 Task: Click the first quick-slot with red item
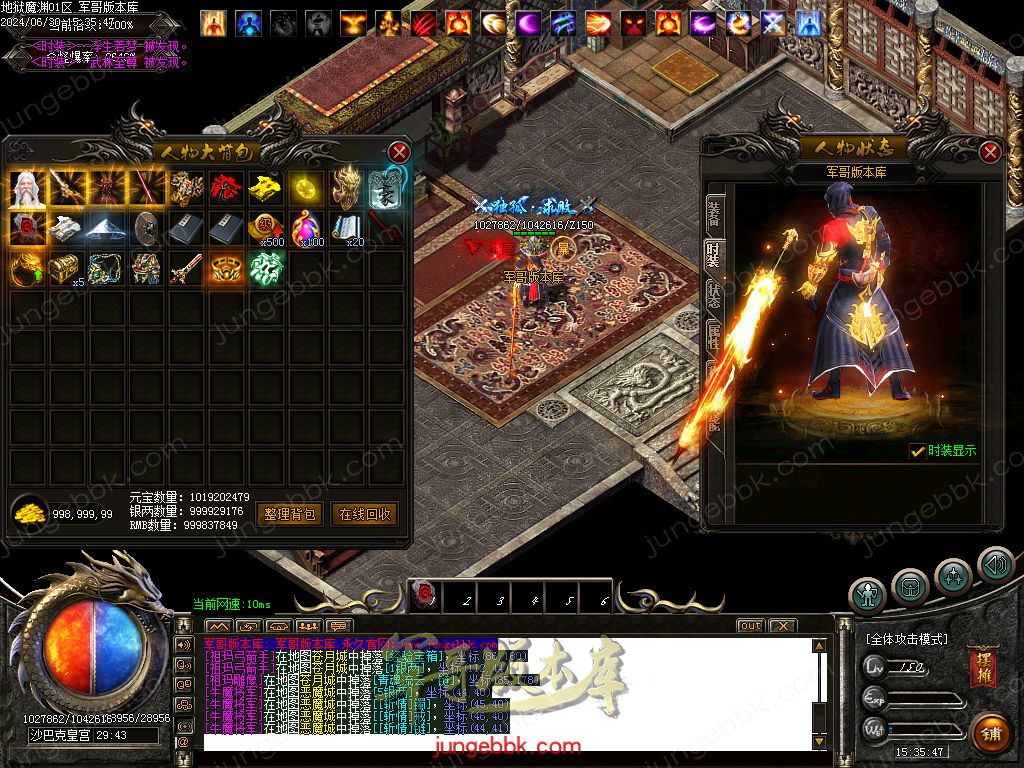pos(424,598)
